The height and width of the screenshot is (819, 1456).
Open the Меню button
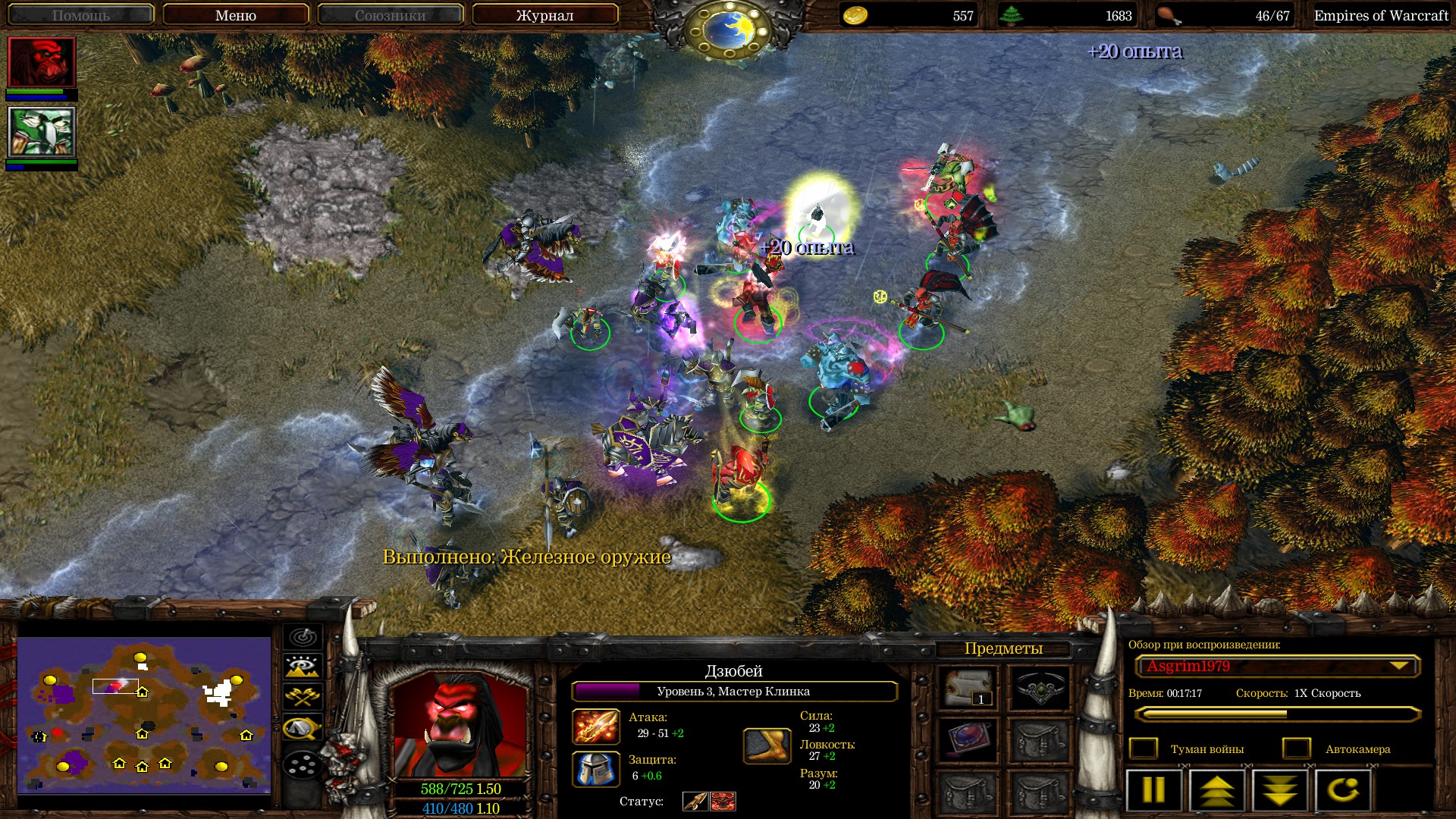point(235,15)
